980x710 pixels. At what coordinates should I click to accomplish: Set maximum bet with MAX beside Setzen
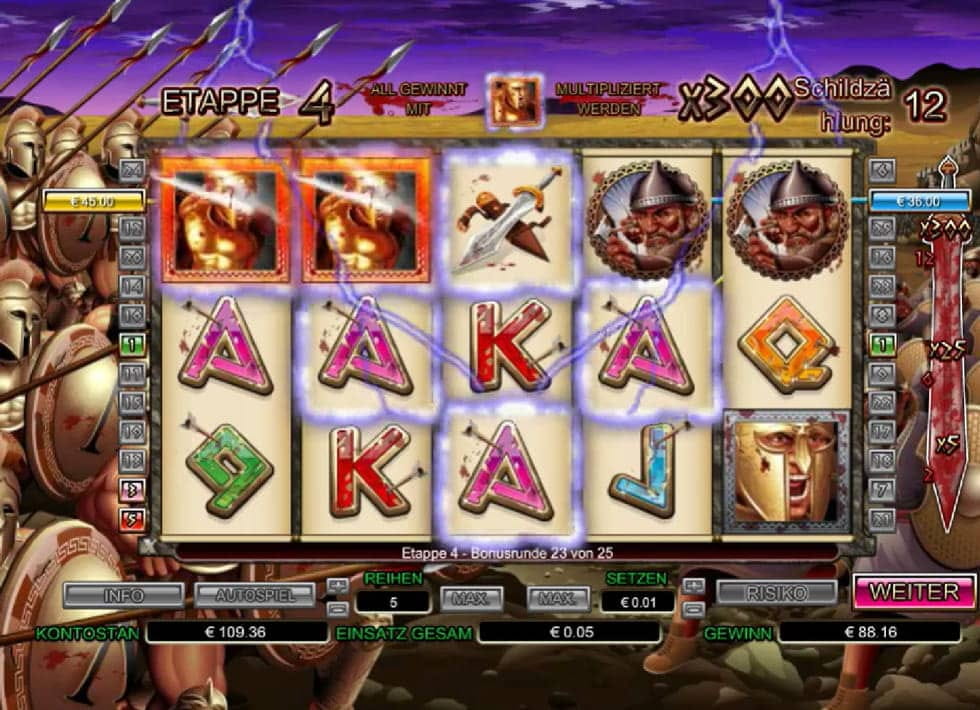[x=559, y=599]
